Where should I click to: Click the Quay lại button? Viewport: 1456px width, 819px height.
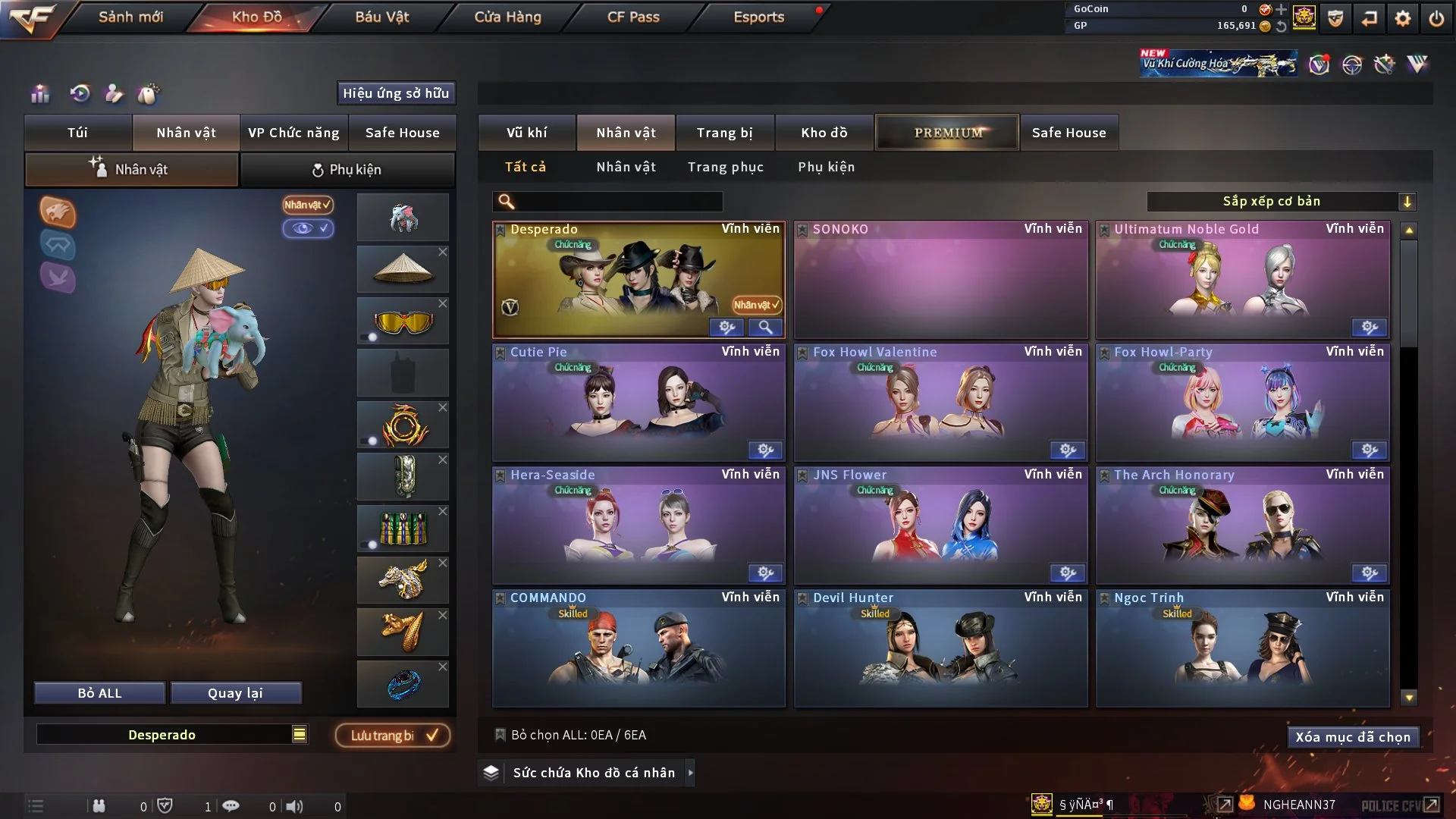tap(235, 693)
